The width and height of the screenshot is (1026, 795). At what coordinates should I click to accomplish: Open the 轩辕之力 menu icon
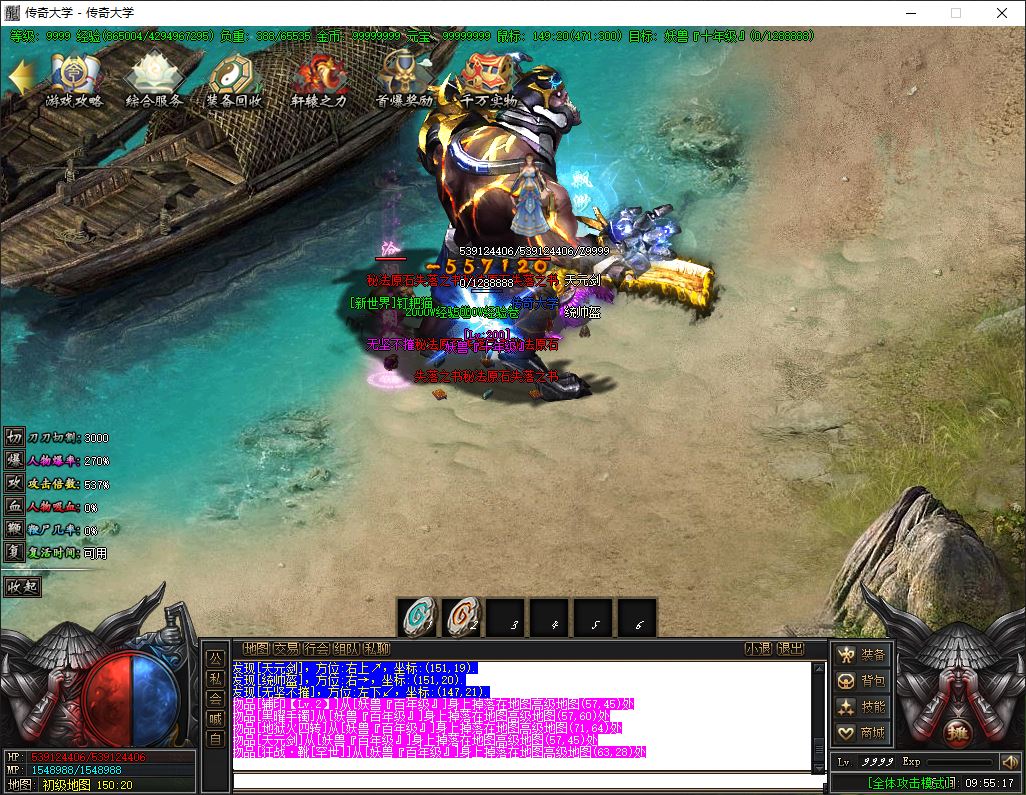318,78
